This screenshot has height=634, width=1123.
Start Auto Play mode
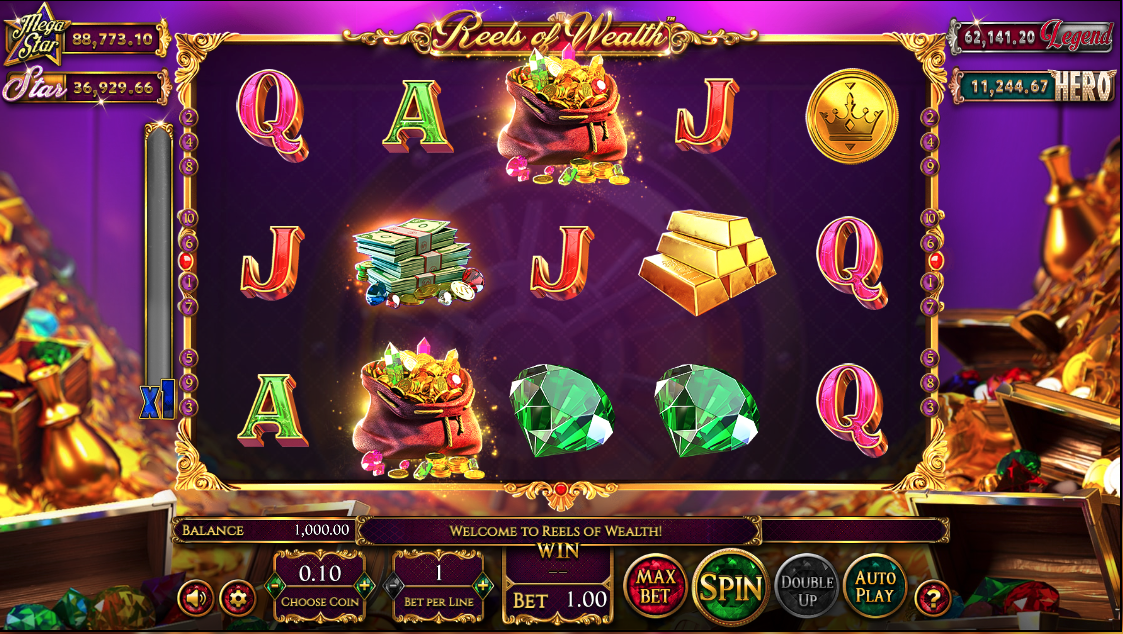(x=876, y=585)
